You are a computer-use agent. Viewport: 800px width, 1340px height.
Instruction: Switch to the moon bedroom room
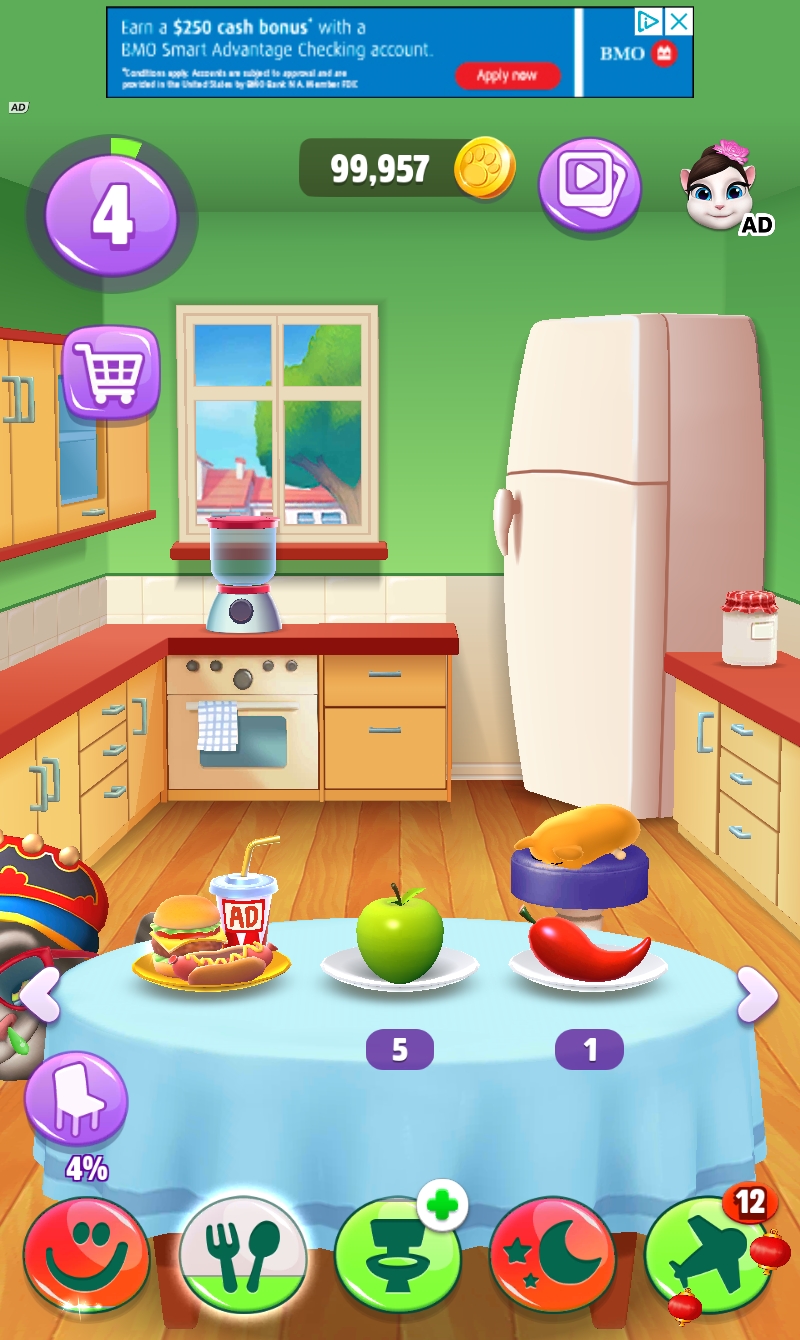552,1255
